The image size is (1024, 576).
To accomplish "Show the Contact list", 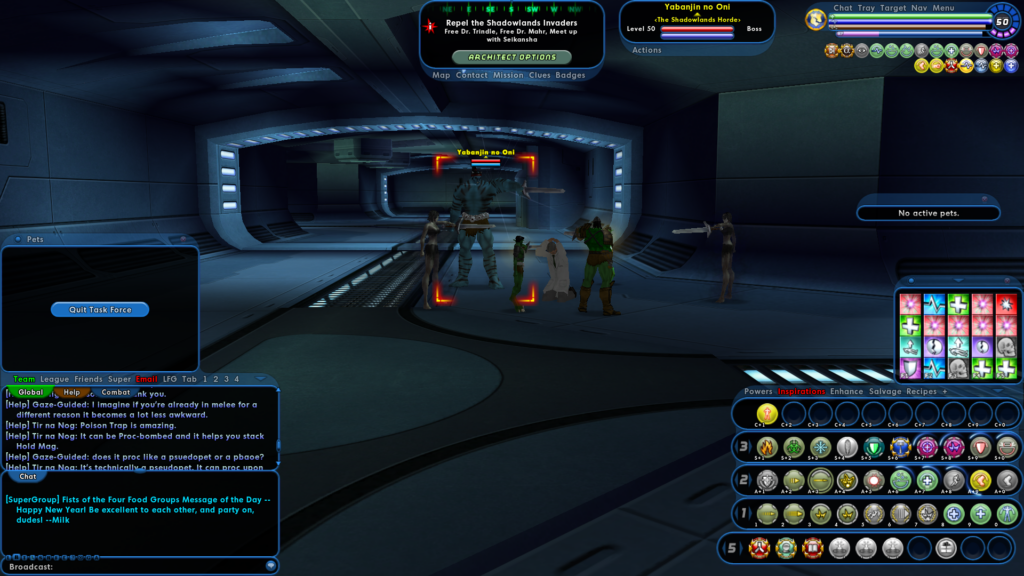I will [x=472, y=75].
